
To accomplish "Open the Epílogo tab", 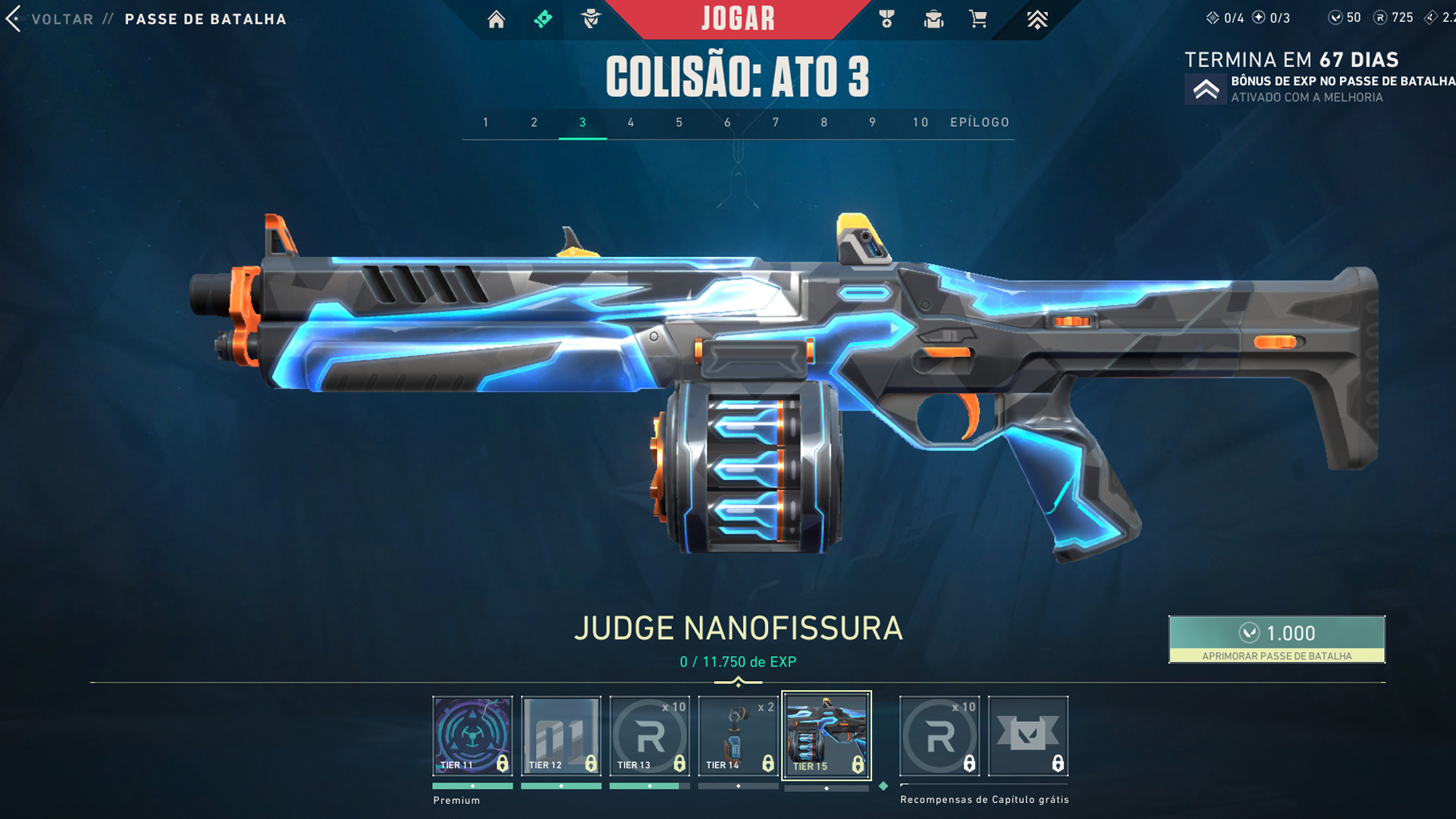I will pos(980,122).
